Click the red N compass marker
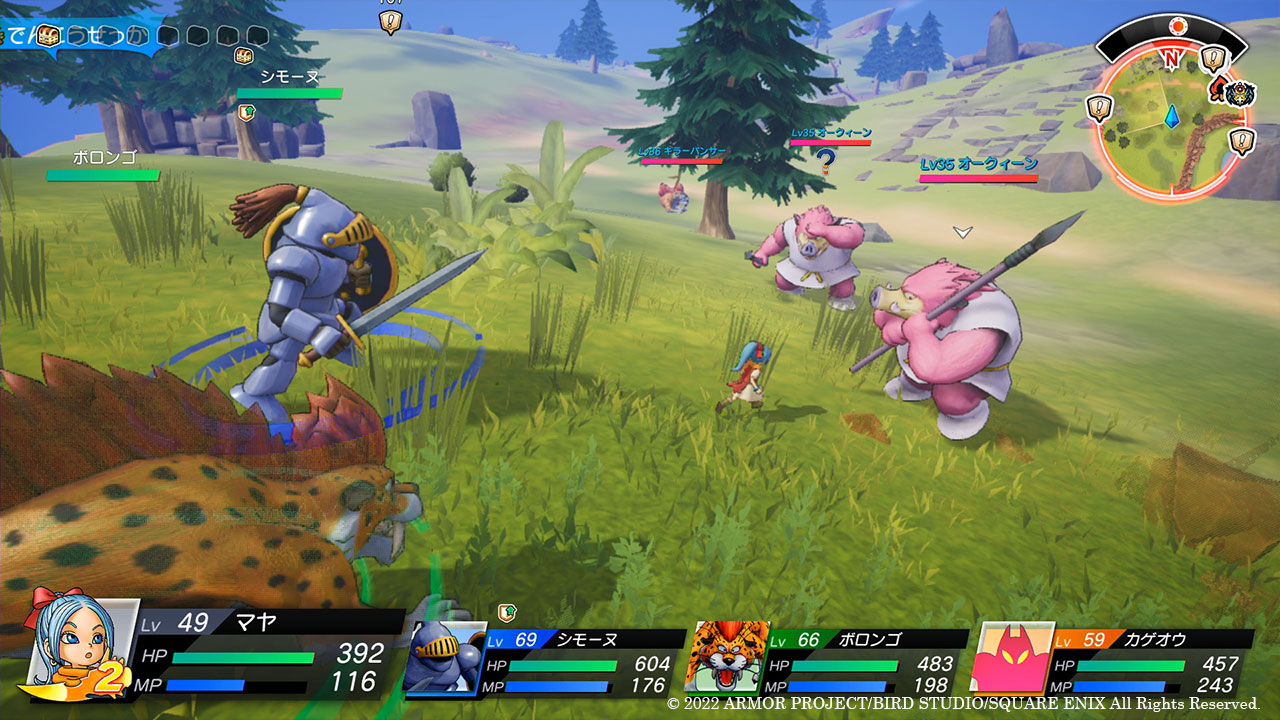This screenshot has height=720, width=1280. coord(1171,59)
